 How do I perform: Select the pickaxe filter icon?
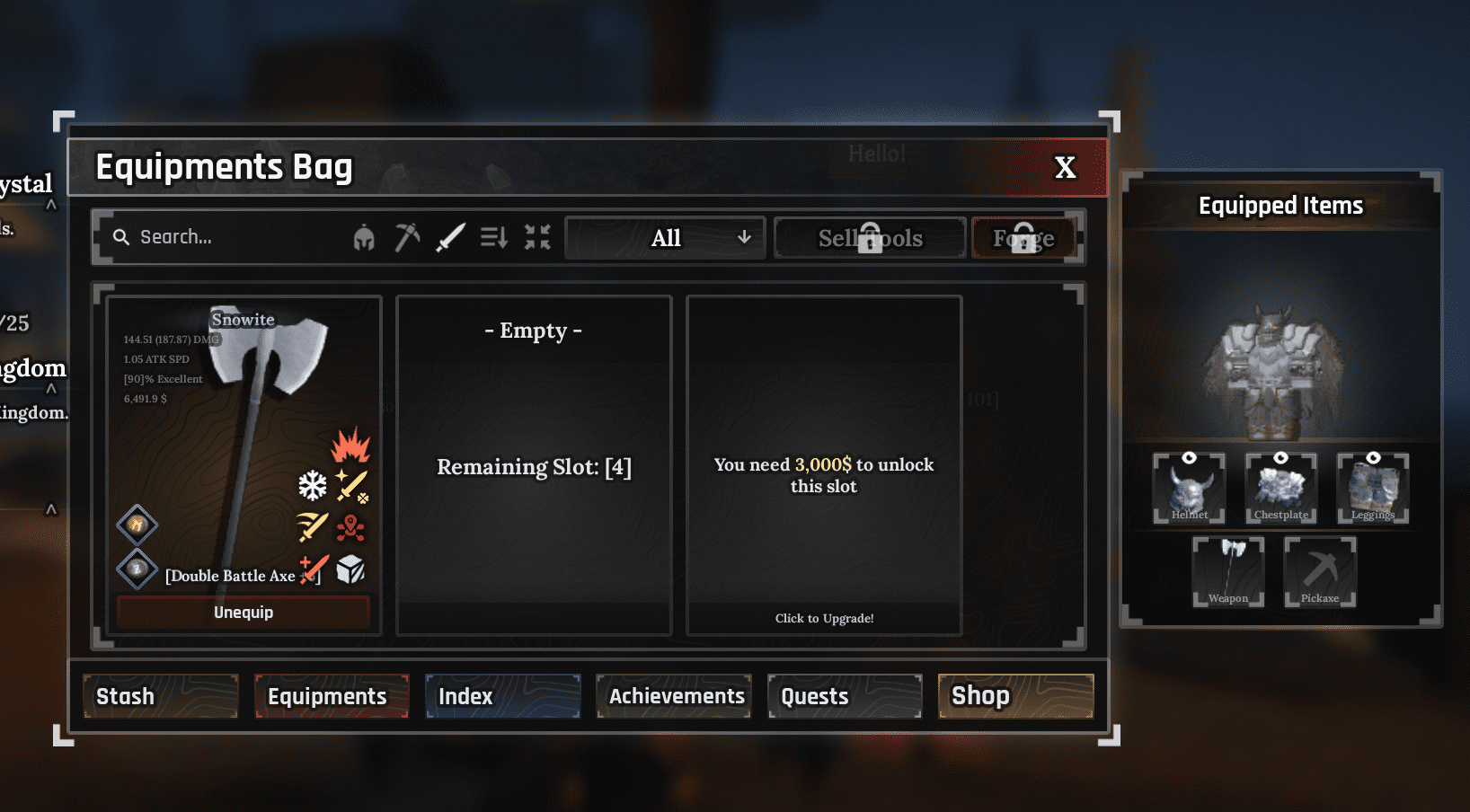(x=408, y=236)
